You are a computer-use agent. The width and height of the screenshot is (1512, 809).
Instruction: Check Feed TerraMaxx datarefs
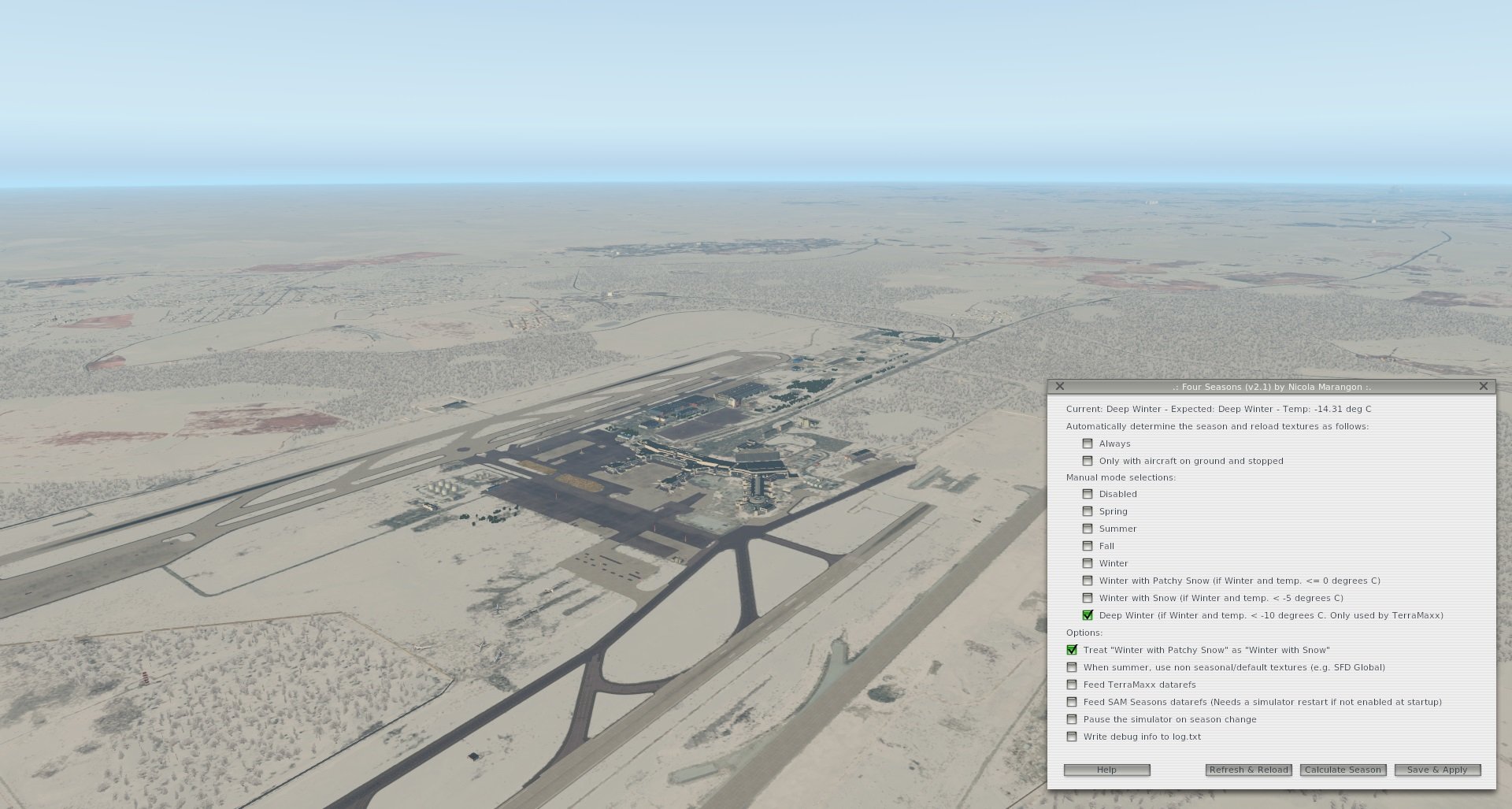click(x=1073, y=685)
